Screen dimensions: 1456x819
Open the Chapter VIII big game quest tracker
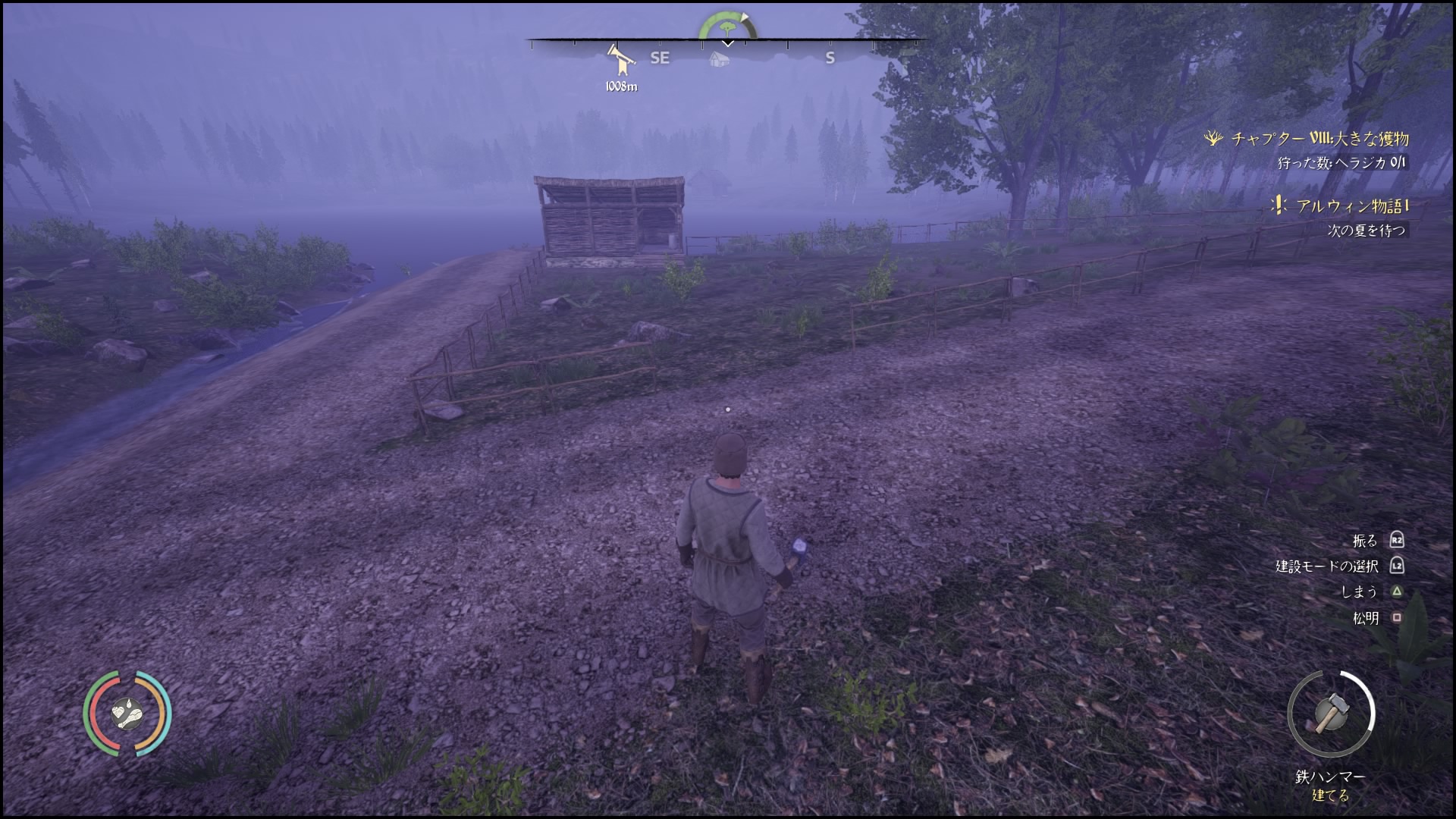[x=1318, y=139]
